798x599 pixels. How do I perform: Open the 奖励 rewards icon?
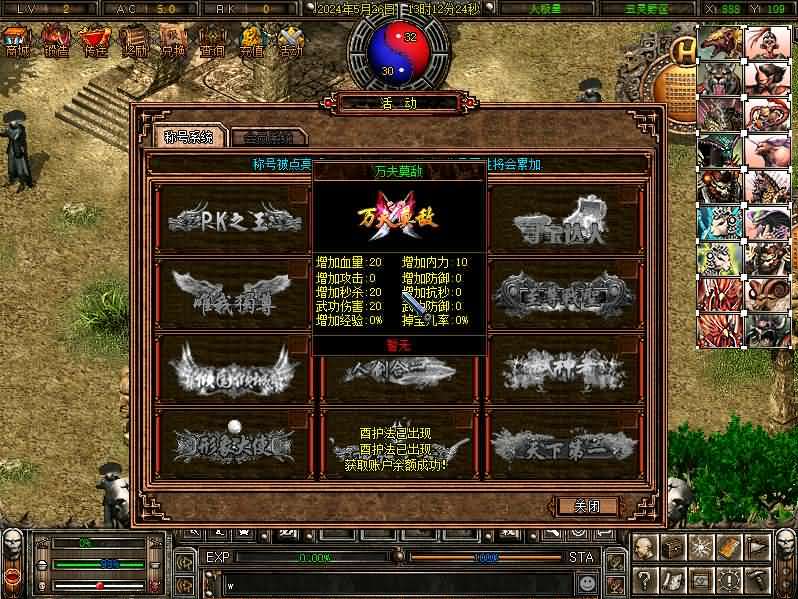tap(134, 42)
